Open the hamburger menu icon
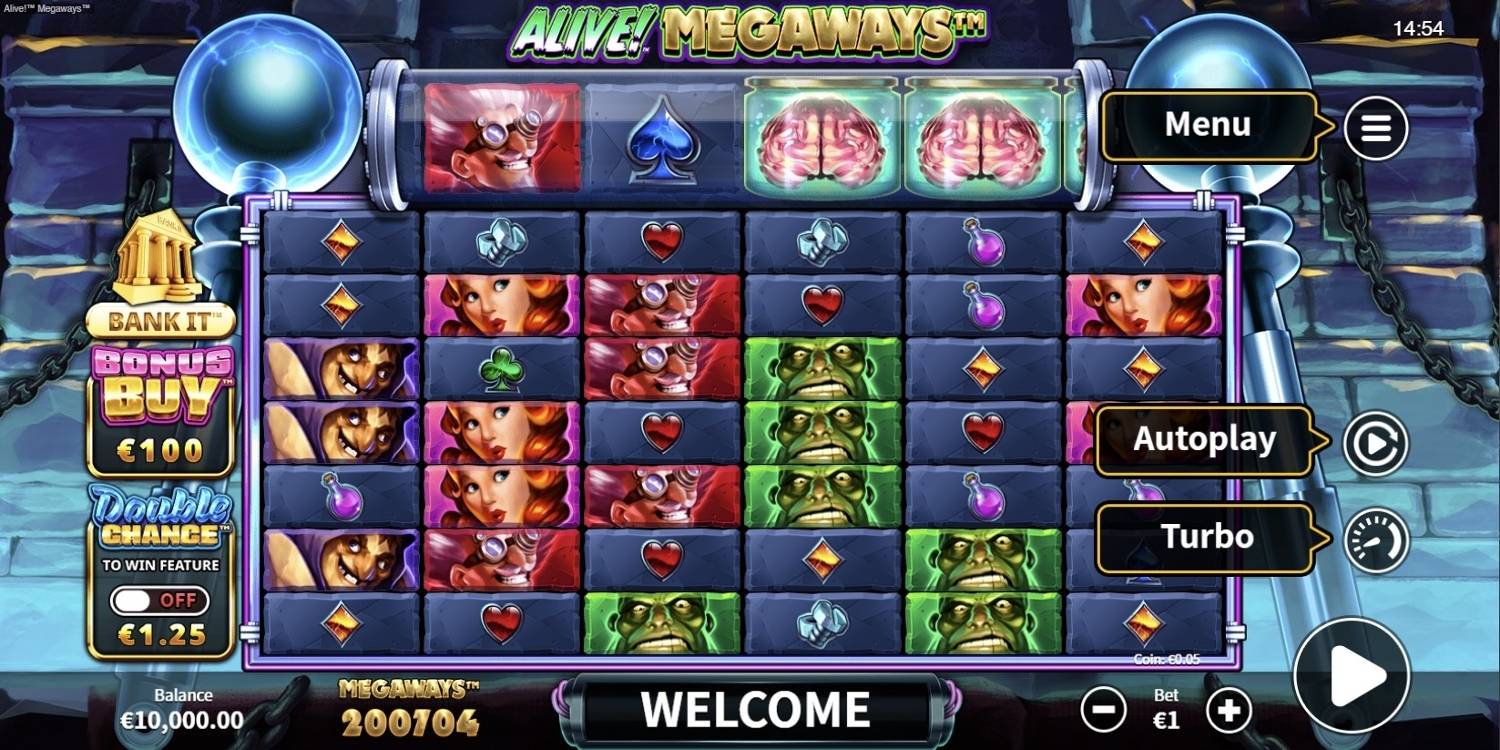The image size is (1500, 750). (1376, 128)
